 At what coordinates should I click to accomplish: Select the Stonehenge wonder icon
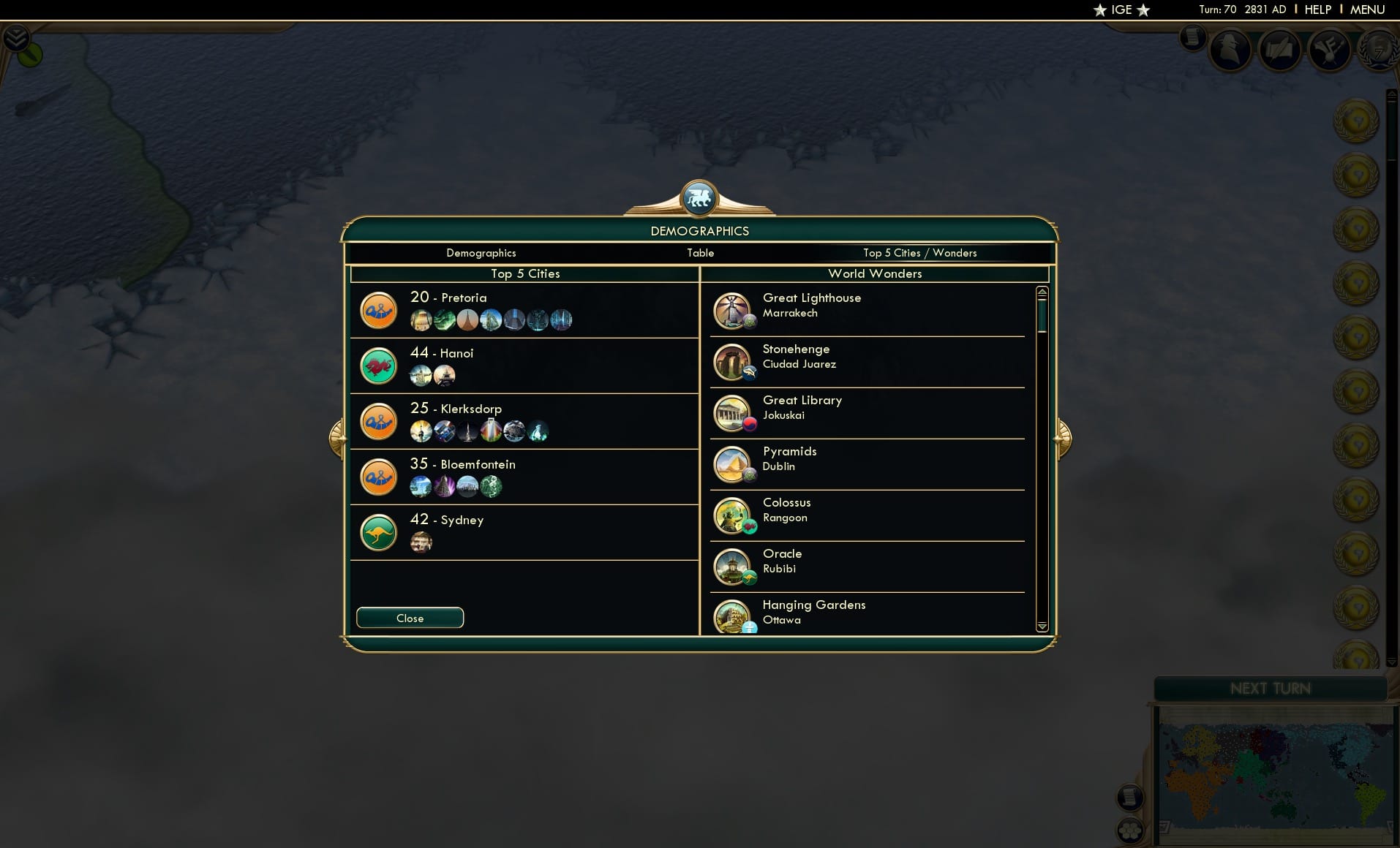pyautogui.click(x=734, y=361)
